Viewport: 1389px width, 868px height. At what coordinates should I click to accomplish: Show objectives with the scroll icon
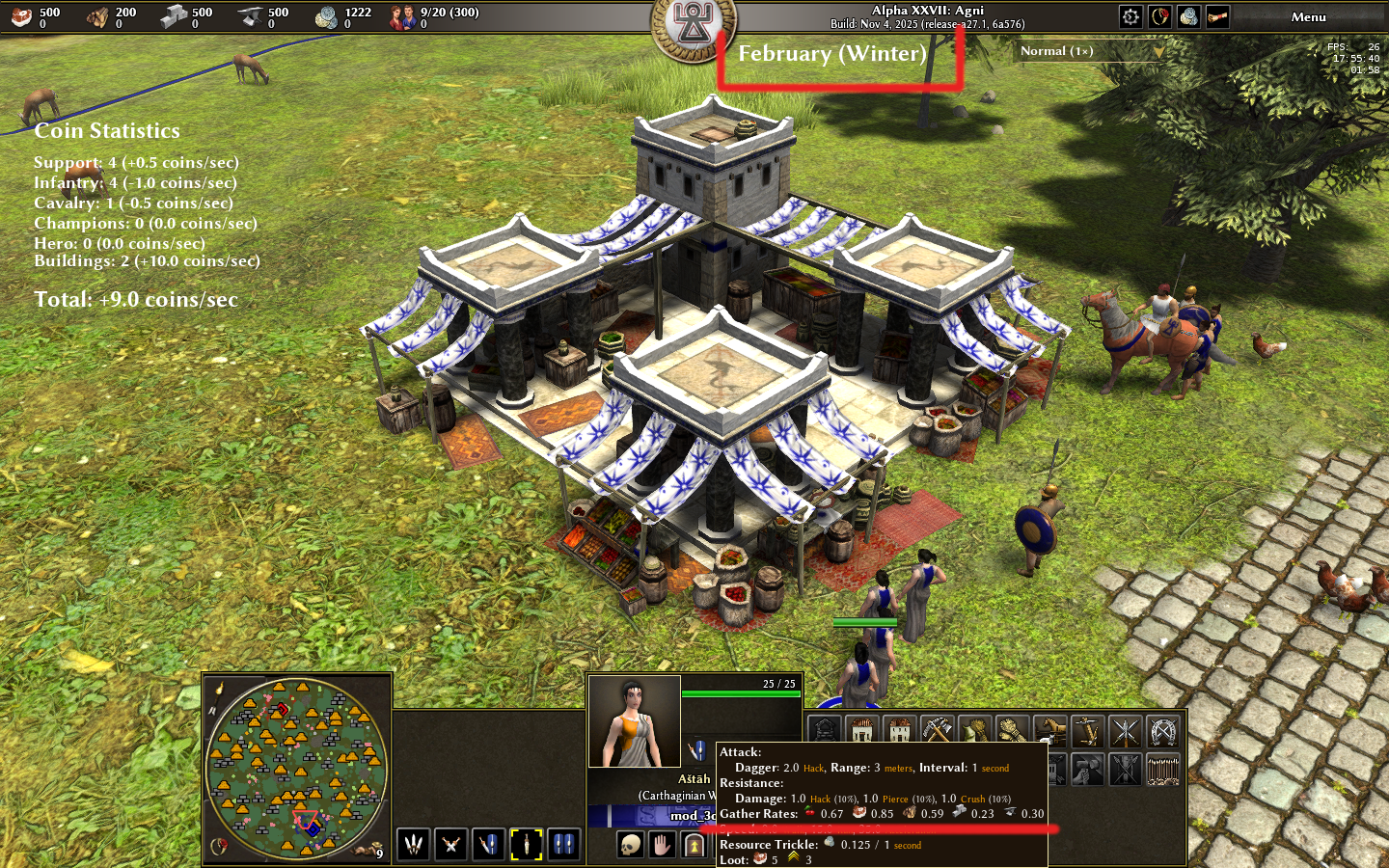1217,16
